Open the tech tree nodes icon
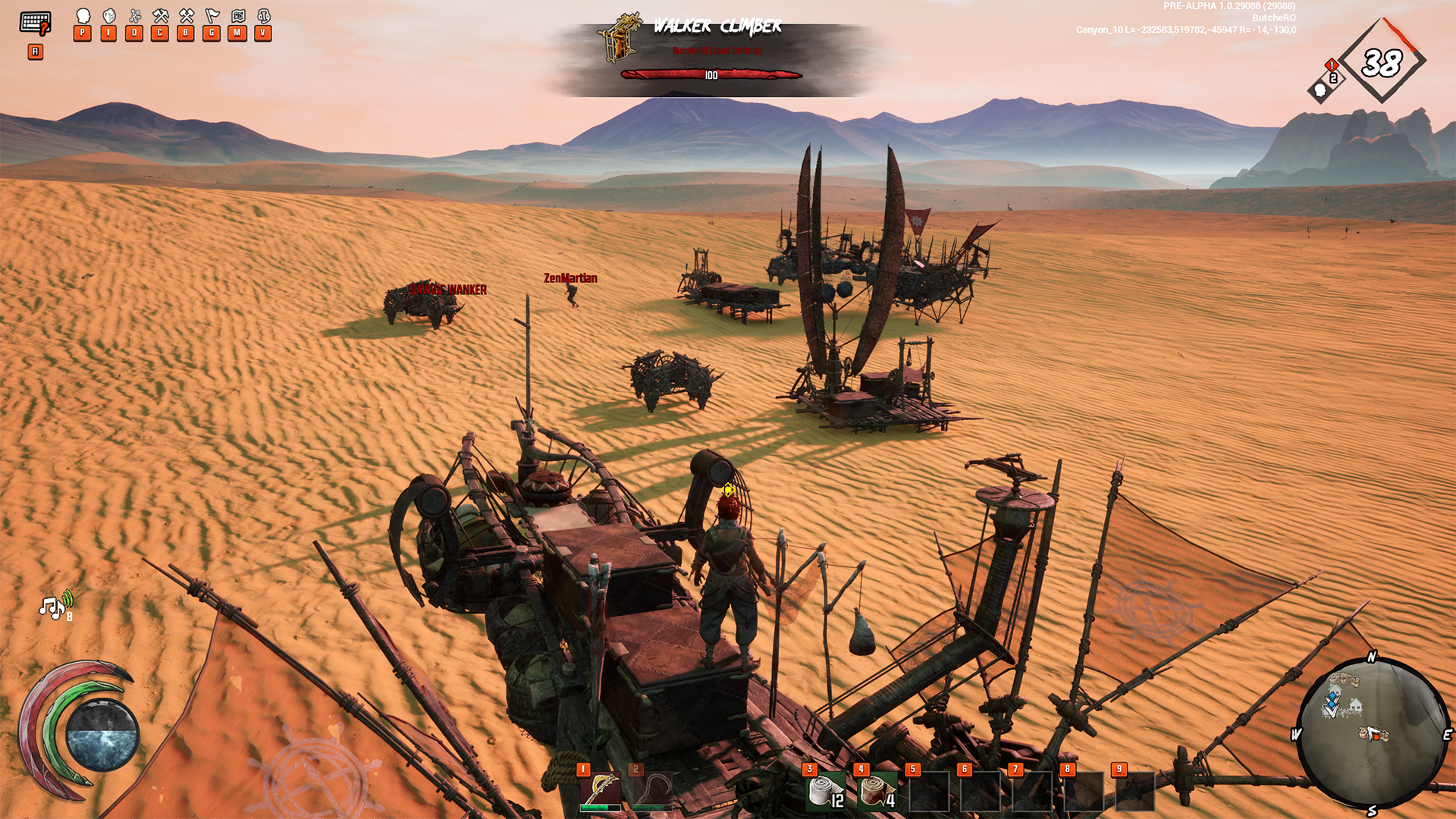Image resolution: width=1456 pixels, height=819 pixels. pos(135,17)
